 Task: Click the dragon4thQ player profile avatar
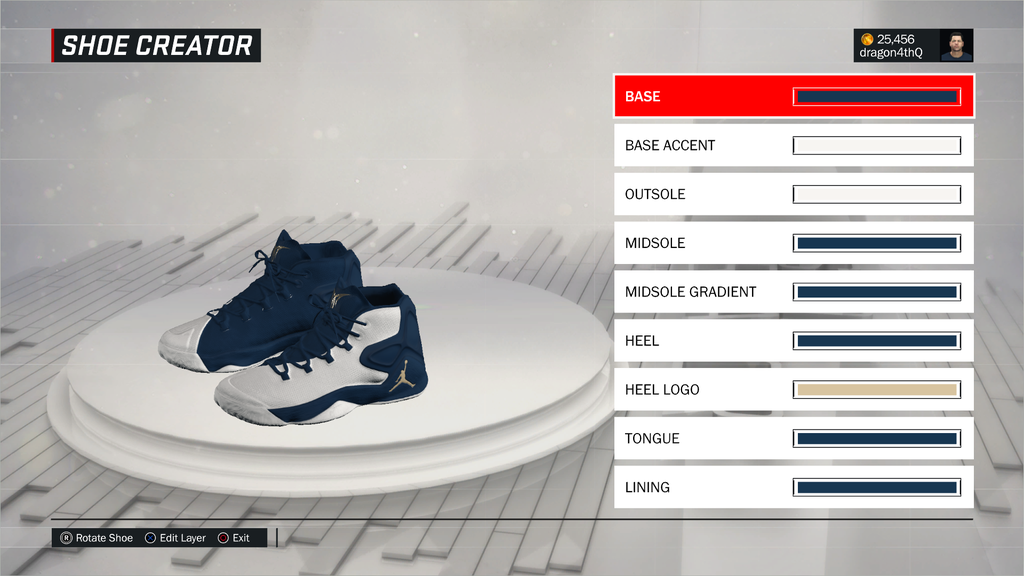click(956, 46)
